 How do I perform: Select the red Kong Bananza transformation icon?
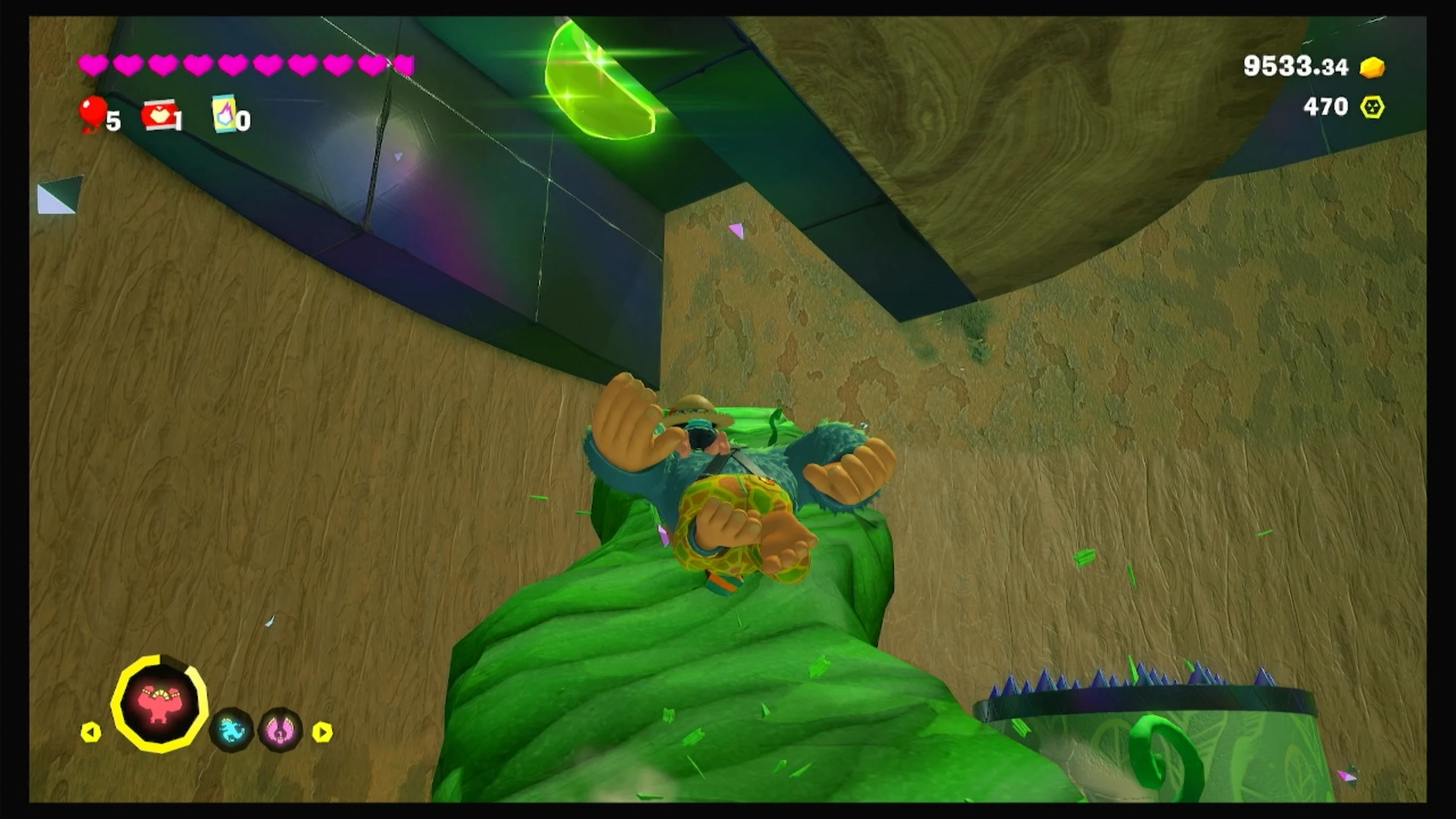(x=160, y=704)
